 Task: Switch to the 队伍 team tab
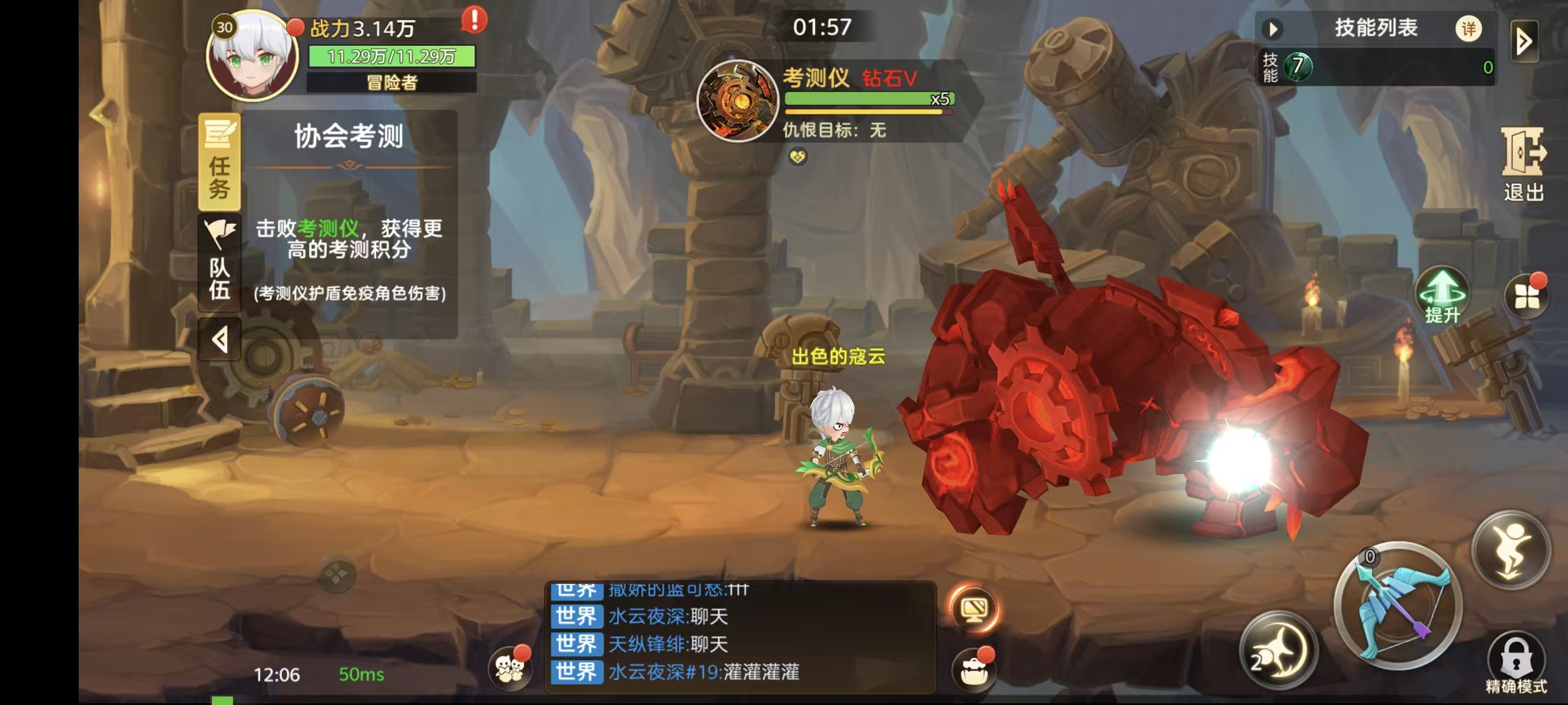(x=219, y=263)
